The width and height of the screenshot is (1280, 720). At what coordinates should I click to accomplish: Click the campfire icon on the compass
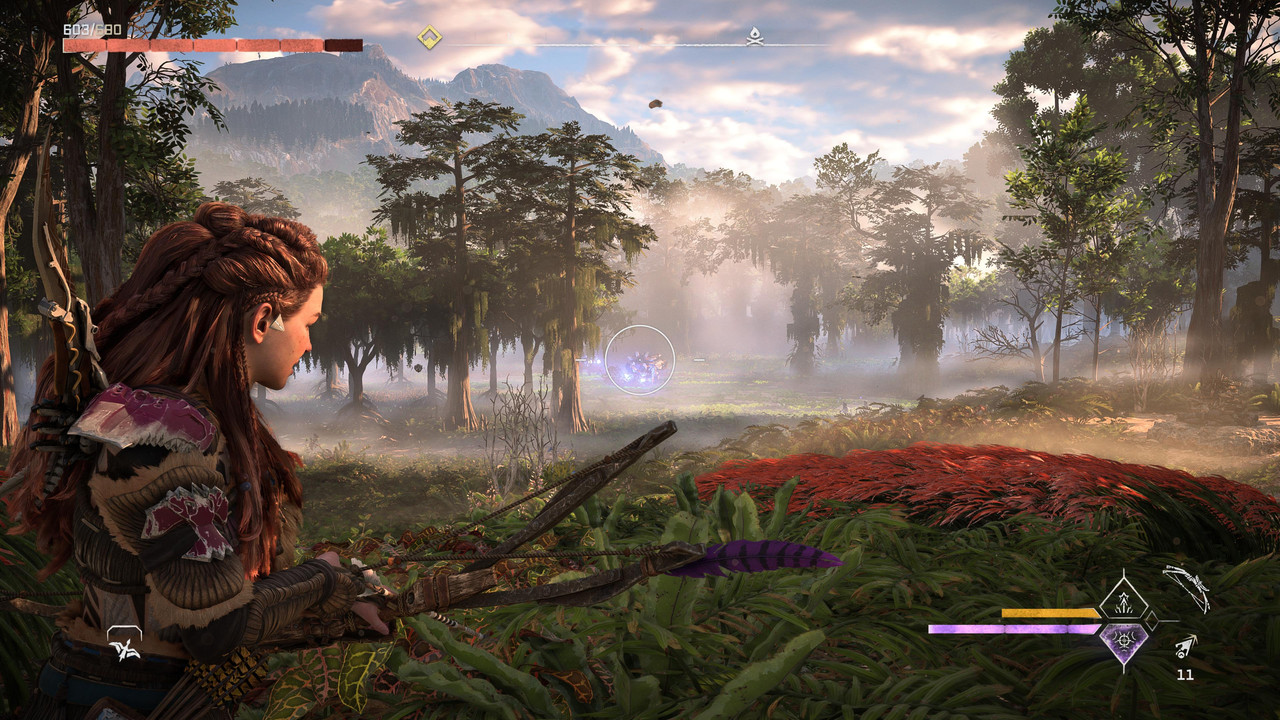(755, 38)
